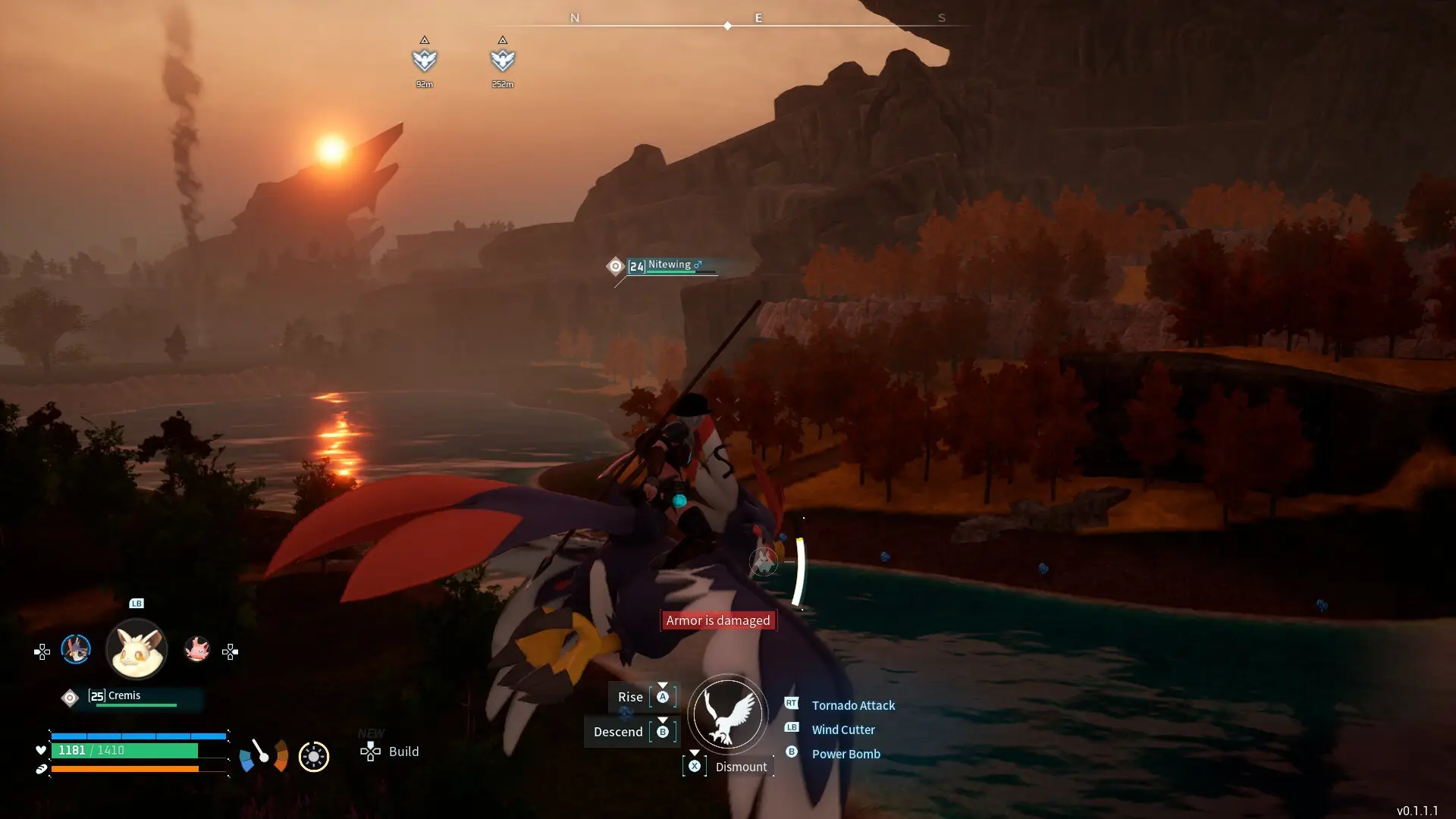
Task: Choose the pink pal party portrait
Action: [197, 649]
